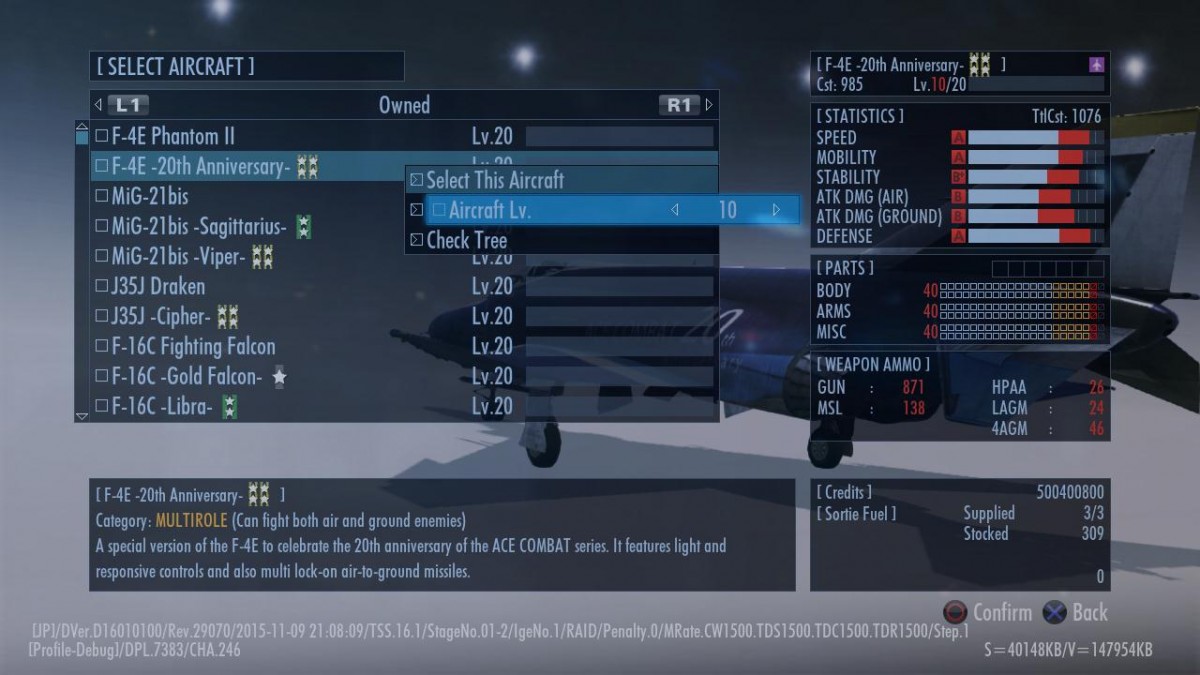Choose Select This Aircraft option
1200x675 pixels.
coord(495,181)
